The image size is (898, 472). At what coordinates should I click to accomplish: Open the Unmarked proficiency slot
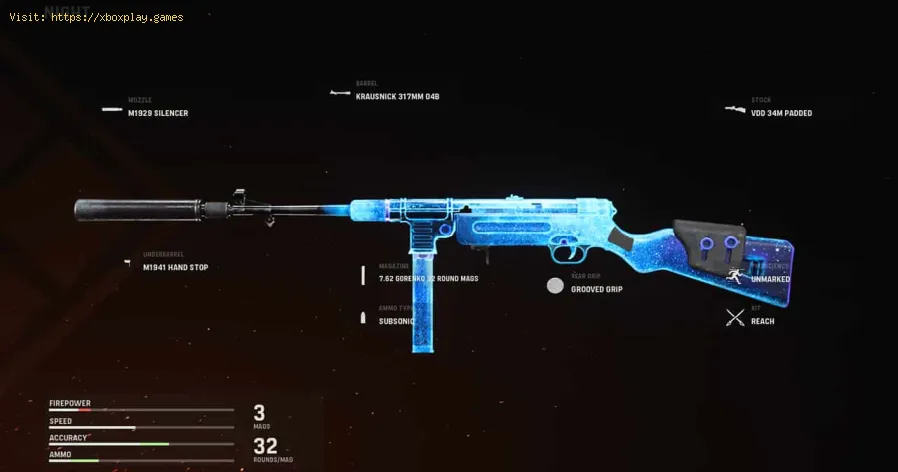(x=770, y=279)
